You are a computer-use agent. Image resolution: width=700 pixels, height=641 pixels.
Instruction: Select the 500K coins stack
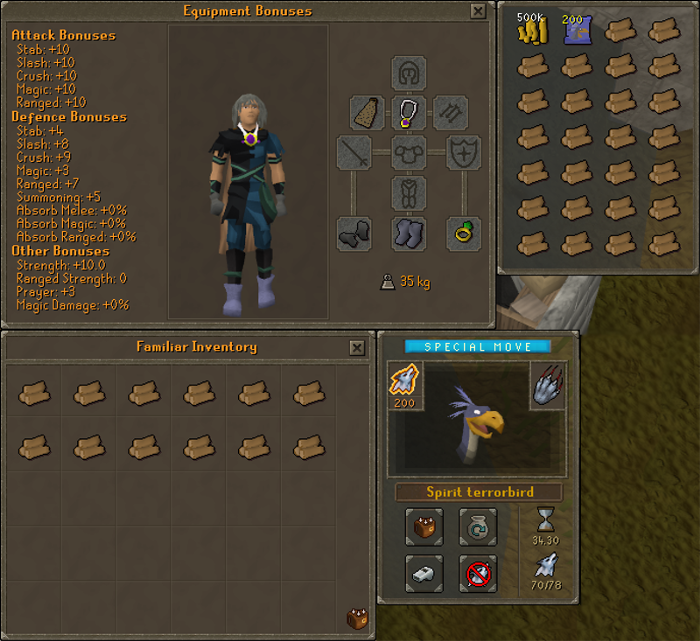(x=530, y=31)
